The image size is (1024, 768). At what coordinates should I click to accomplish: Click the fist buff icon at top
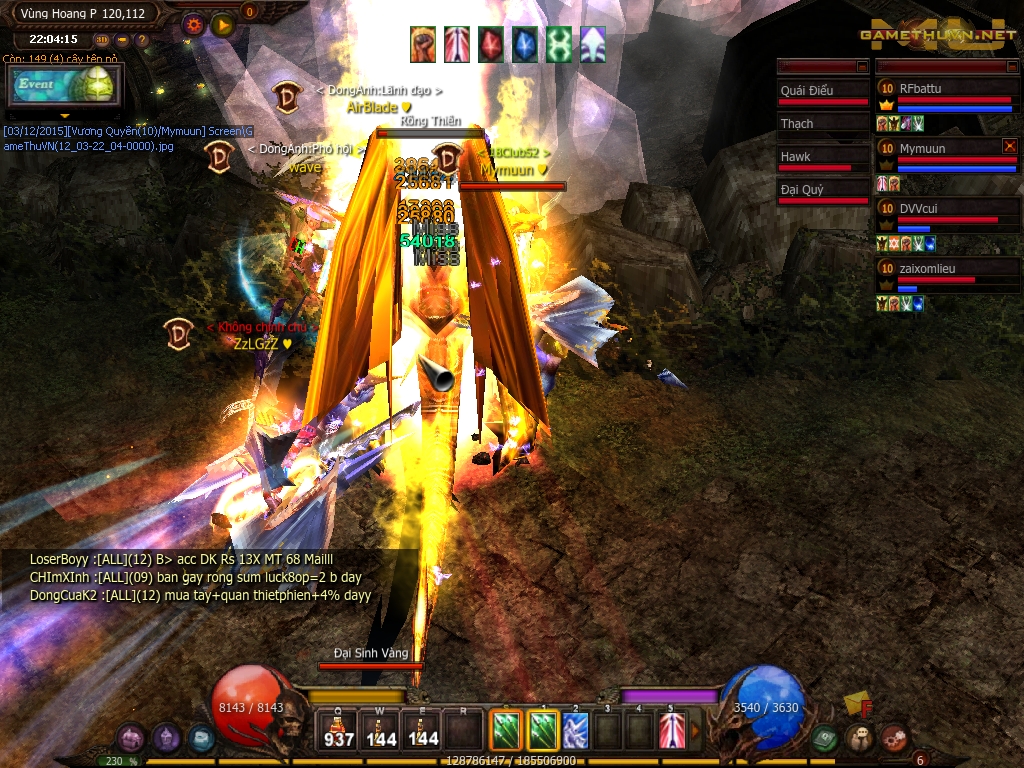(422, 45)
